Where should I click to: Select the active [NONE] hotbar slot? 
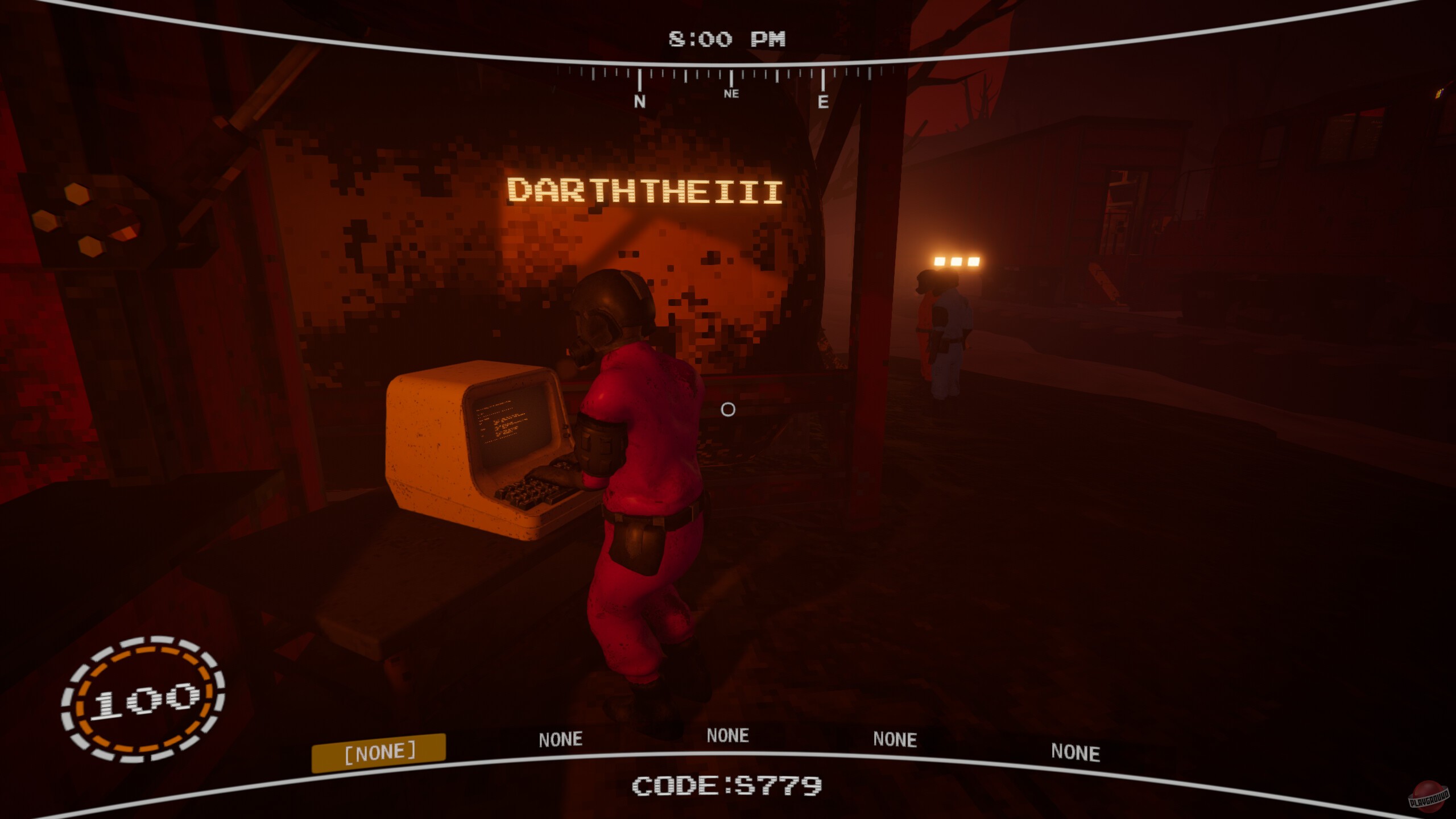point(381,751)
